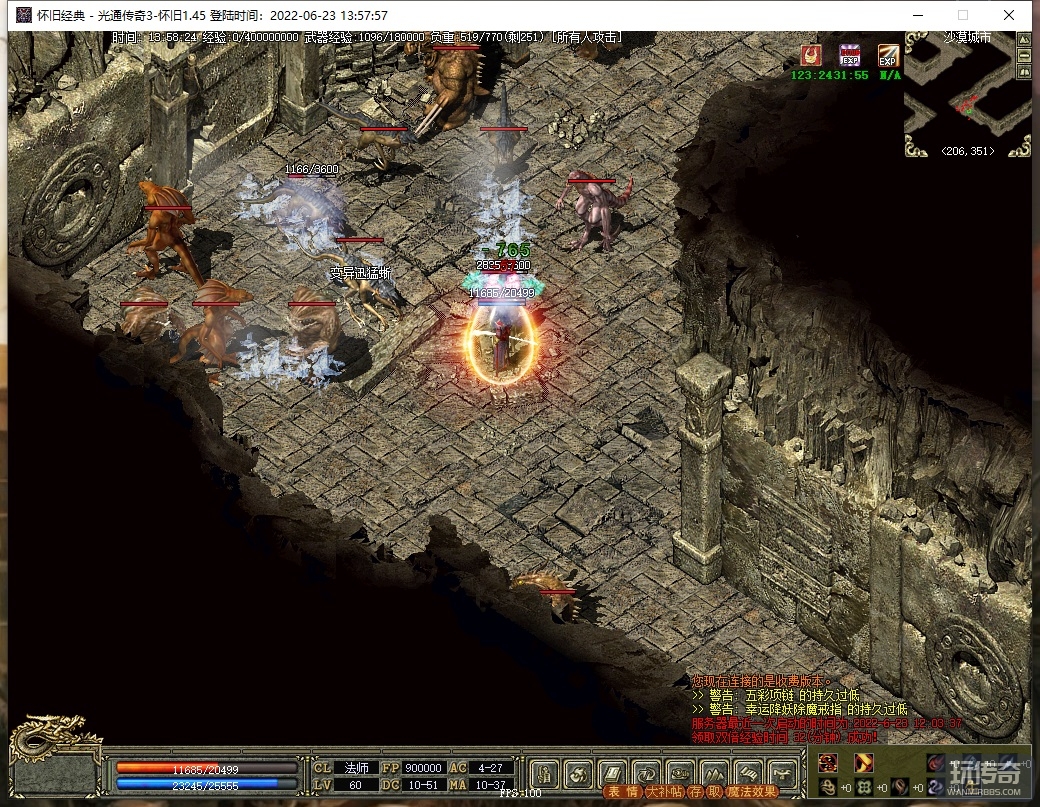Click the 表情 emotes button
Screen dimensions: 1040x807
point(622,792)
